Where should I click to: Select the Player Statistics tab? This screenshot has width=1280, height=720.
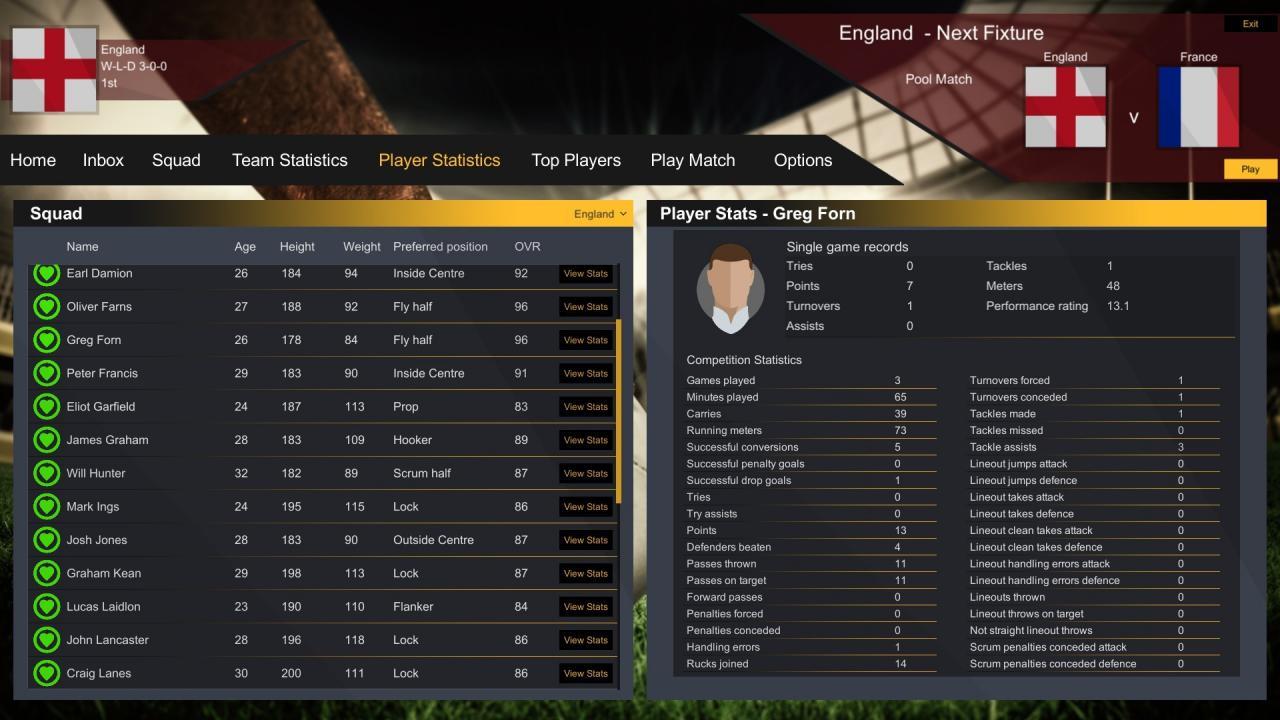click(x=439, y=160)
